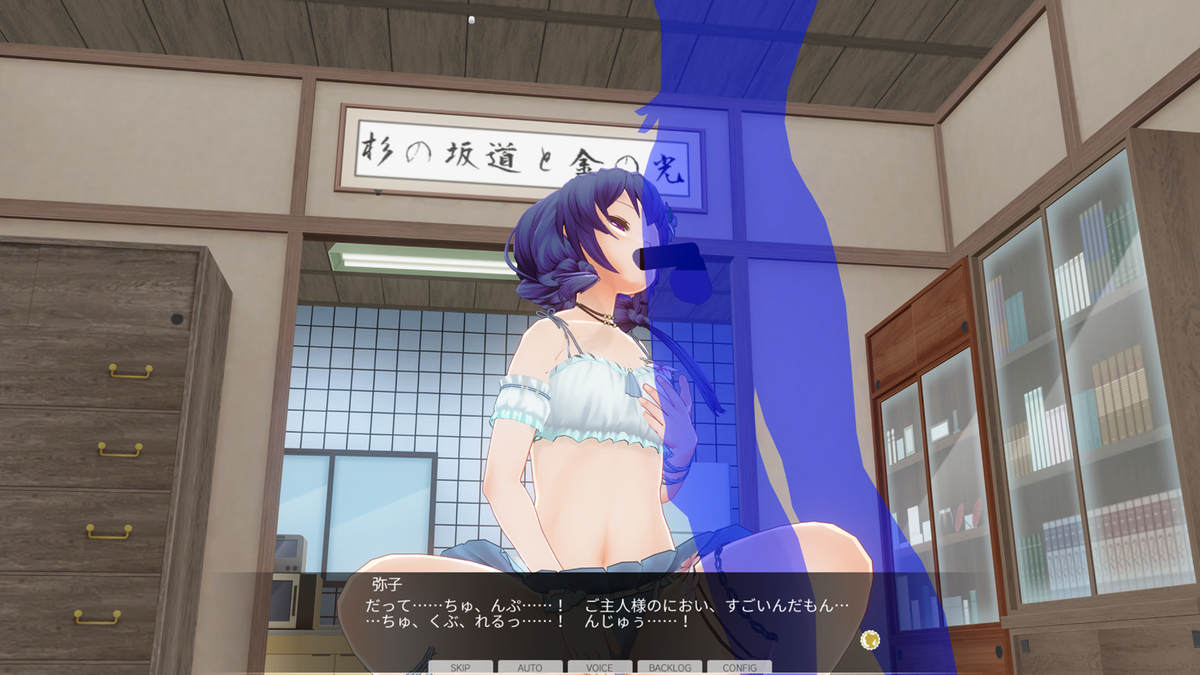Image resolution: width=1200 pixels, height=675 pixels.
Task: Open the BACKLOG history
Action: pos(669,667)
